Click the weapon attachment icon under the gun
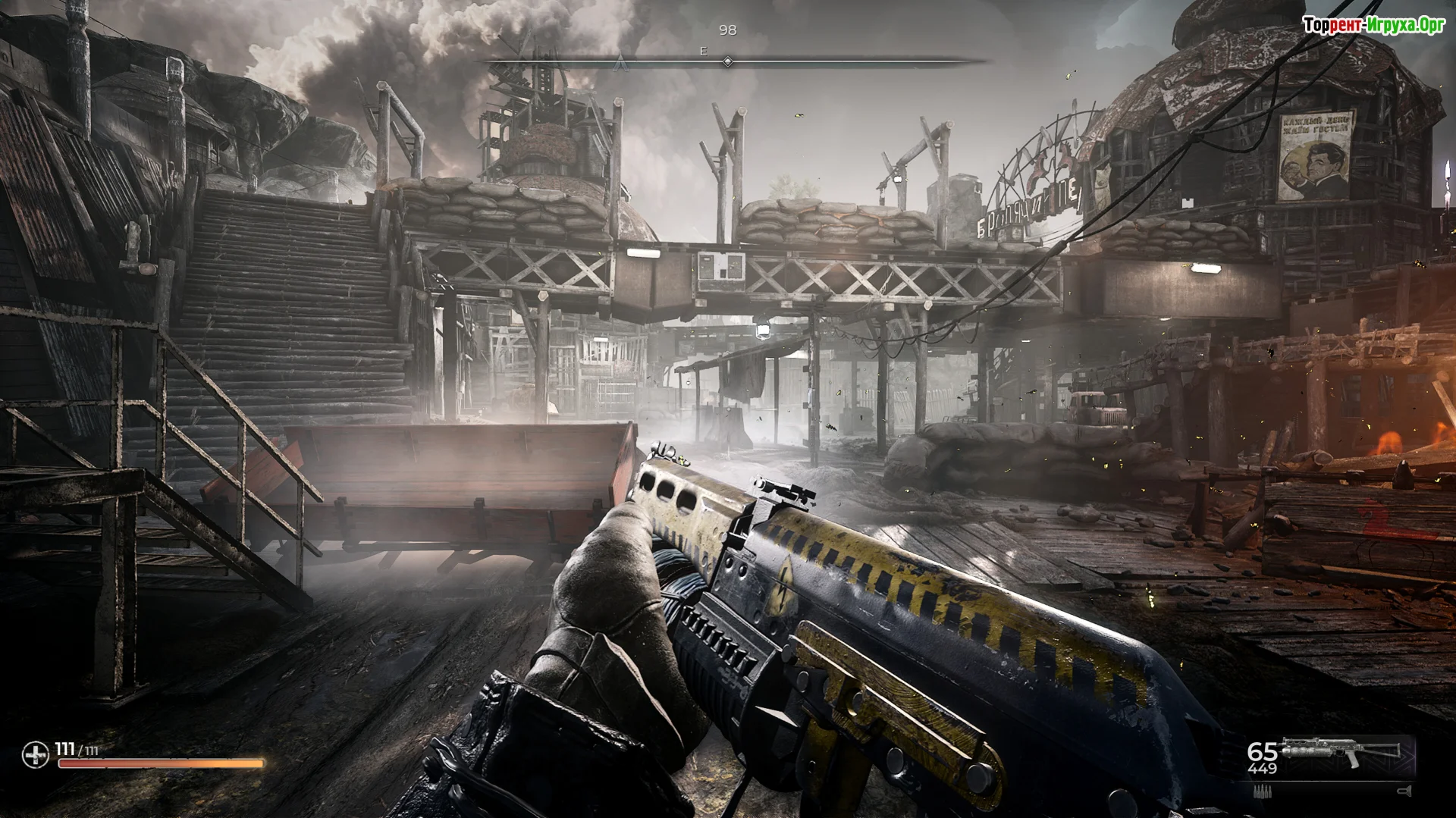This screenshot has width=1456, height=818. click(1402, 791)
